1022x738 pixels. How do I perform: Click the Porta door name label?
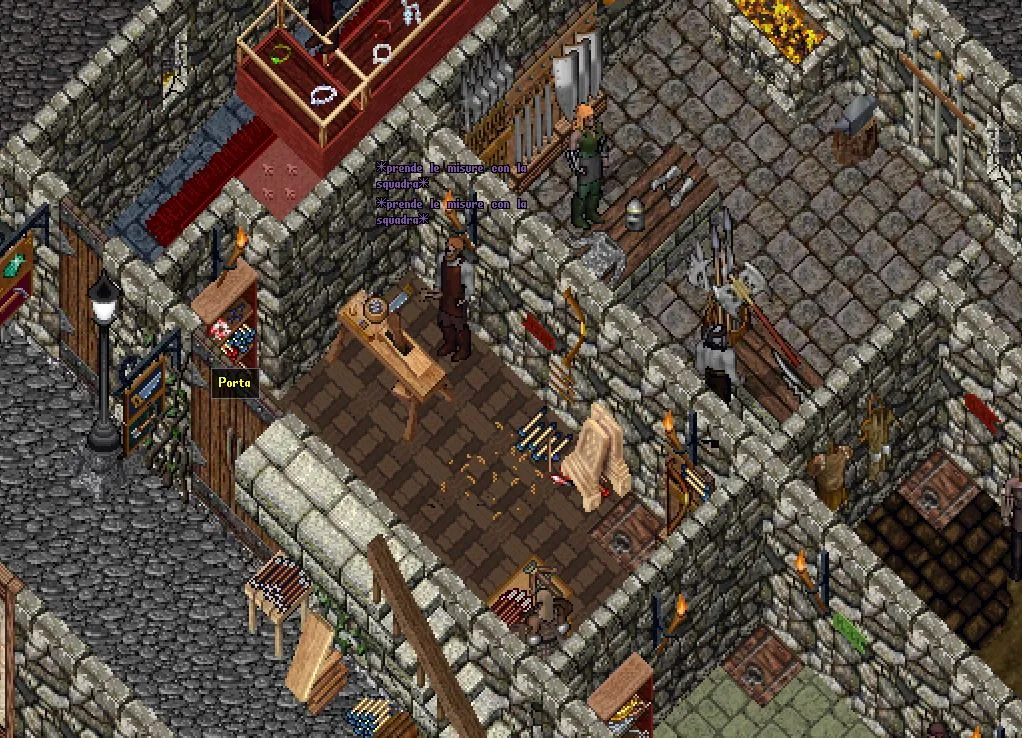235,382
